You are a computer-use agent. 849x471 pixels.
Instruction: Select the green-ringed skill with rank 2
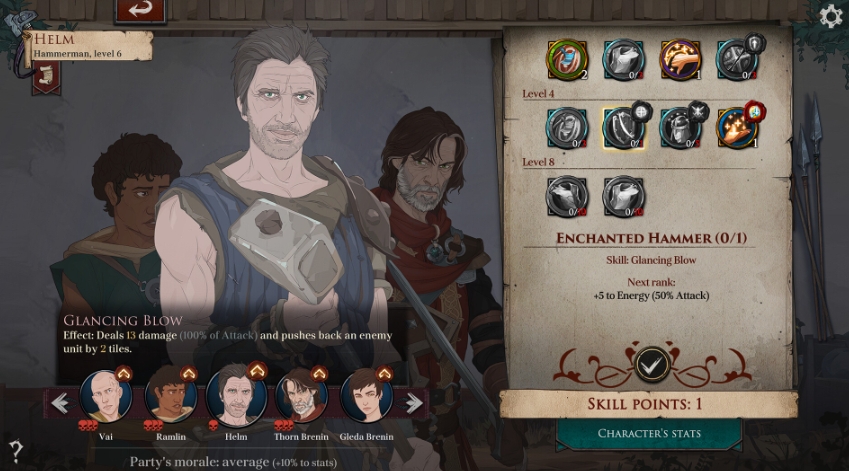pos(566,58)
